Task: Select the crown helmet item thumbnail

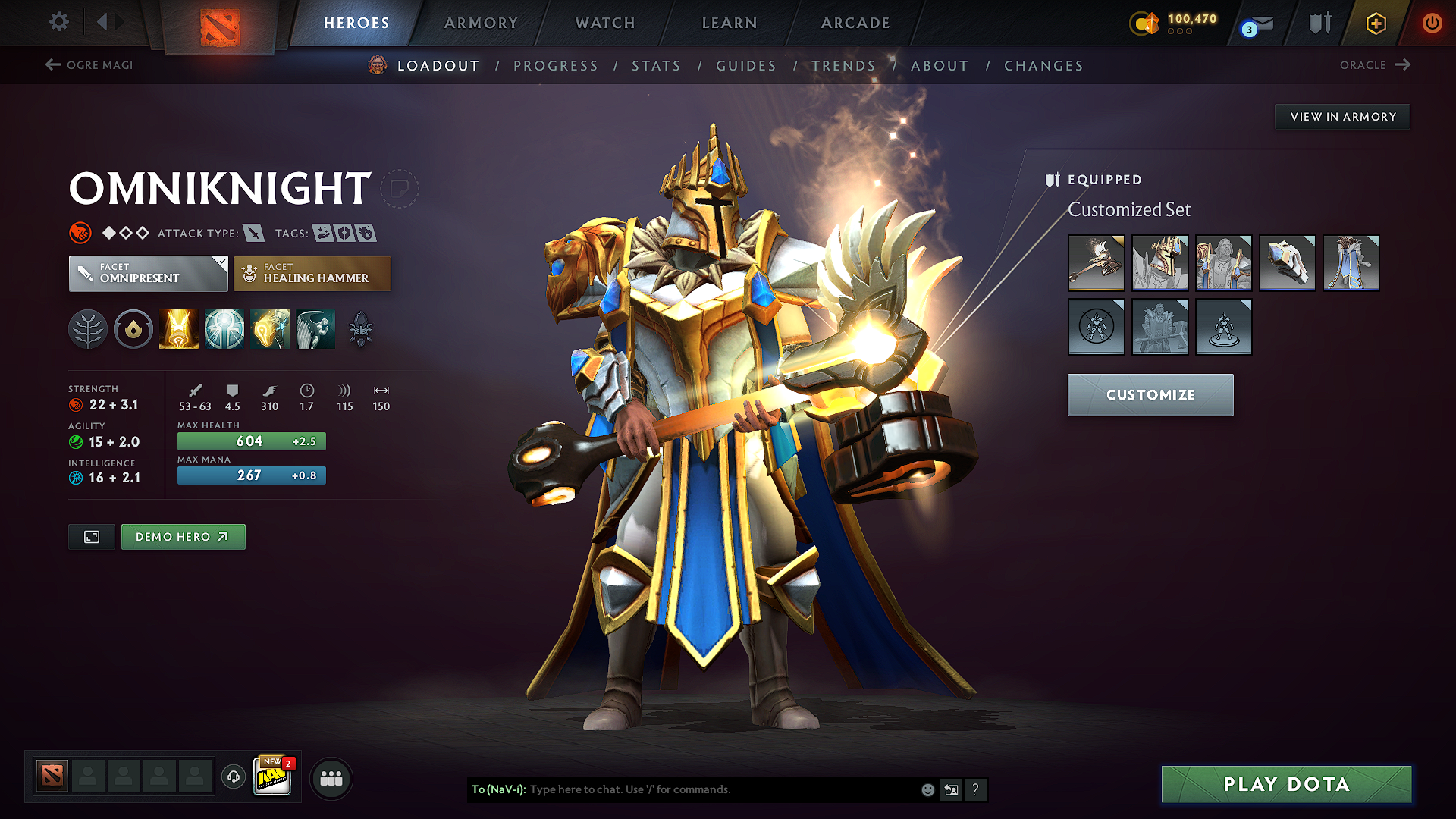Action: [x=1160, y=263]
